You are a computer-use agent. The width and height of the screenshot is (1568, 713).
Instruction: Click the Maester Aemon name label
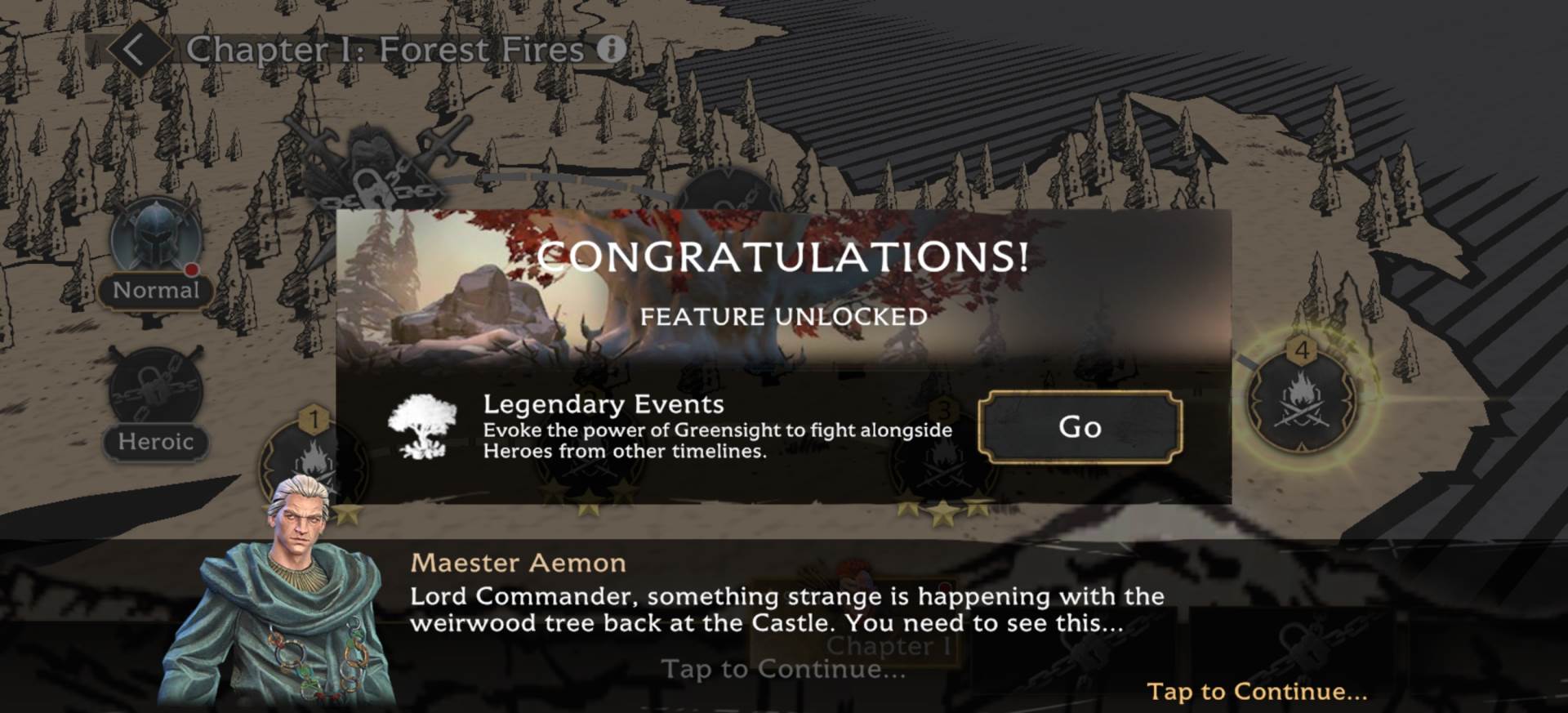(x=520, y=562)
